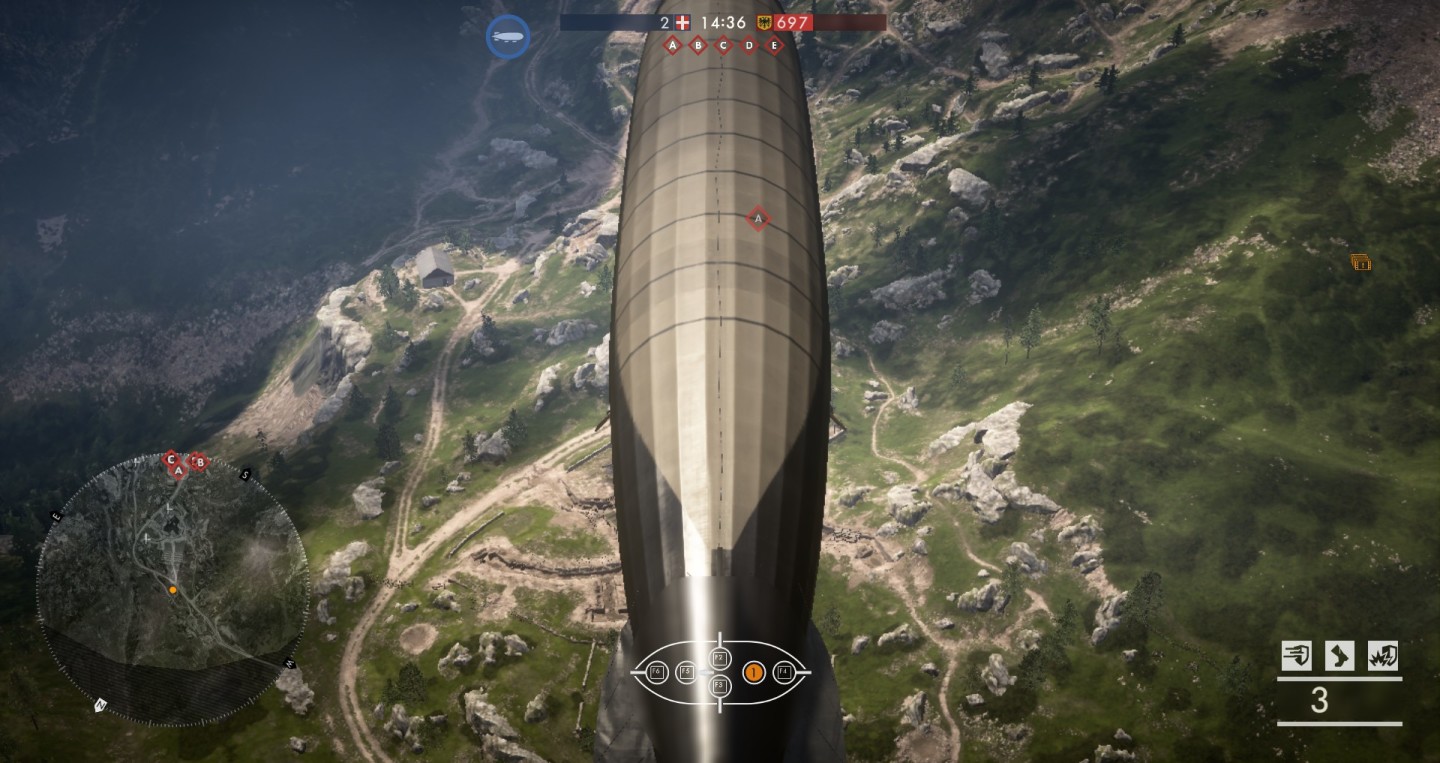Viewport: 1440px width, 763px height.
Task: Switch to the F2 seat
Action: 720,657
